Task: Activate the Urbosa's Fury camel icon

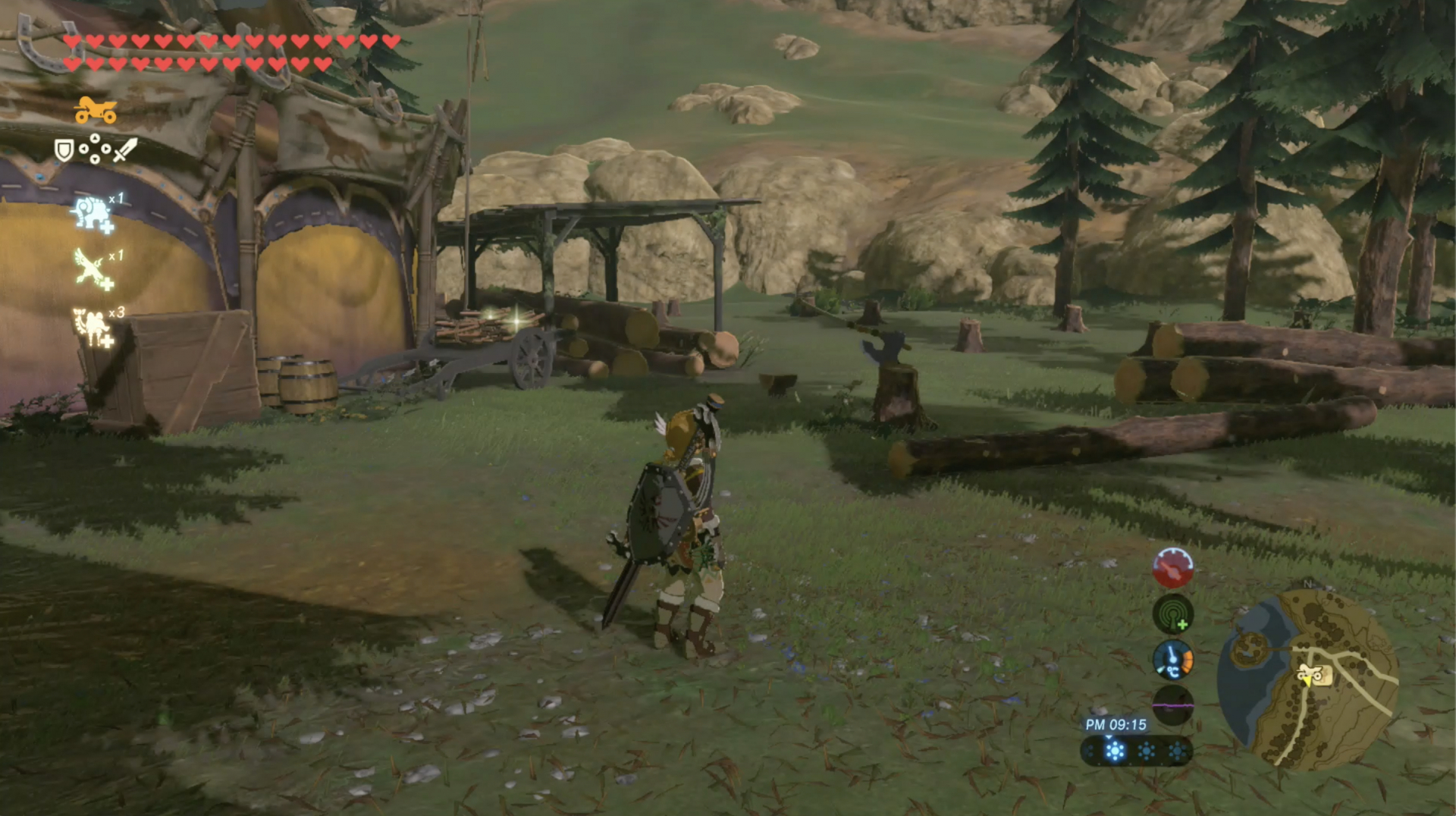Action: pyautogui.click(x=93, y=327)
